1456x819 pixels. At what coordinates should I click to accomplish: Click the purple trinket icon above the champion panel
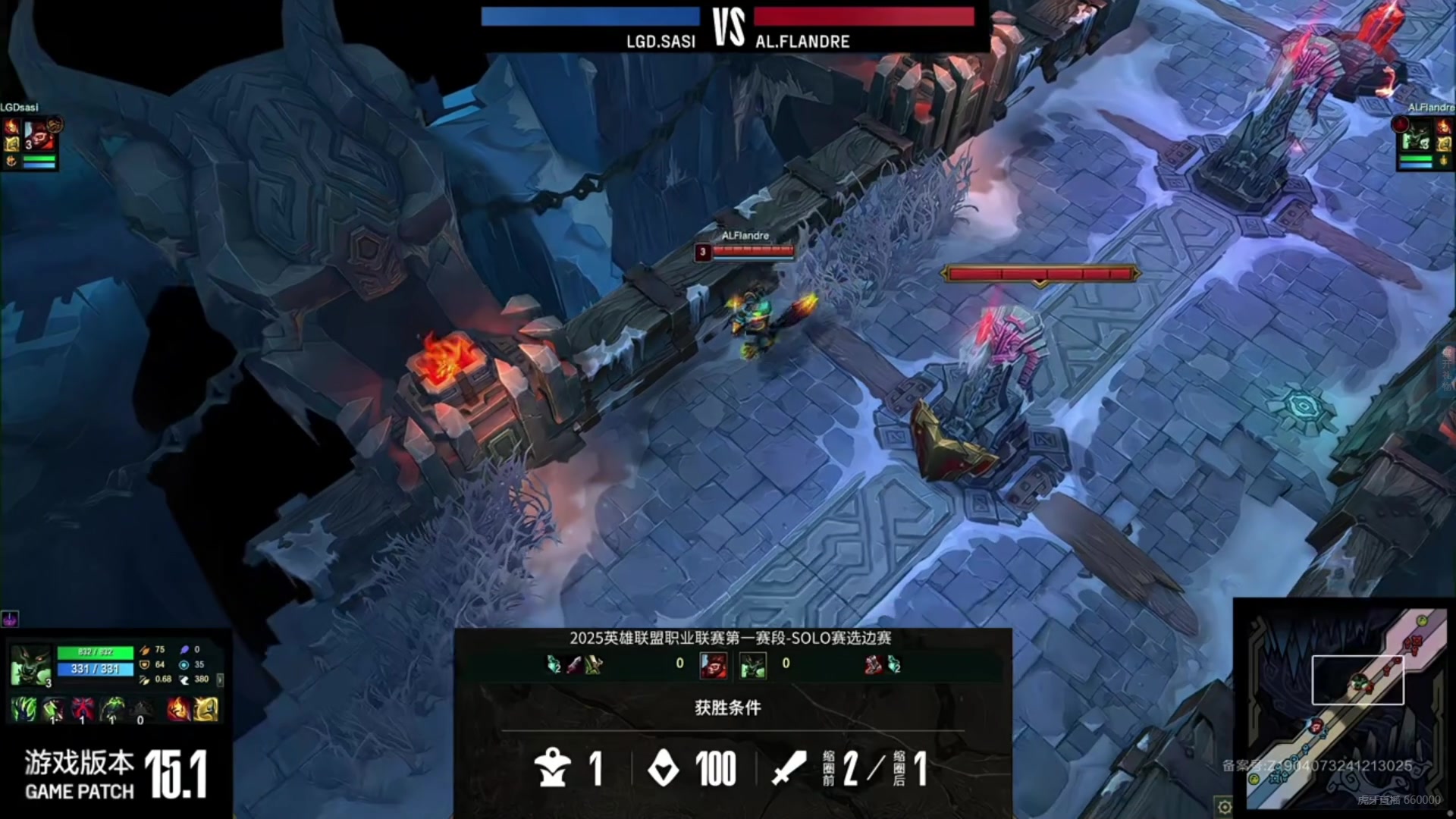(10, 619)
